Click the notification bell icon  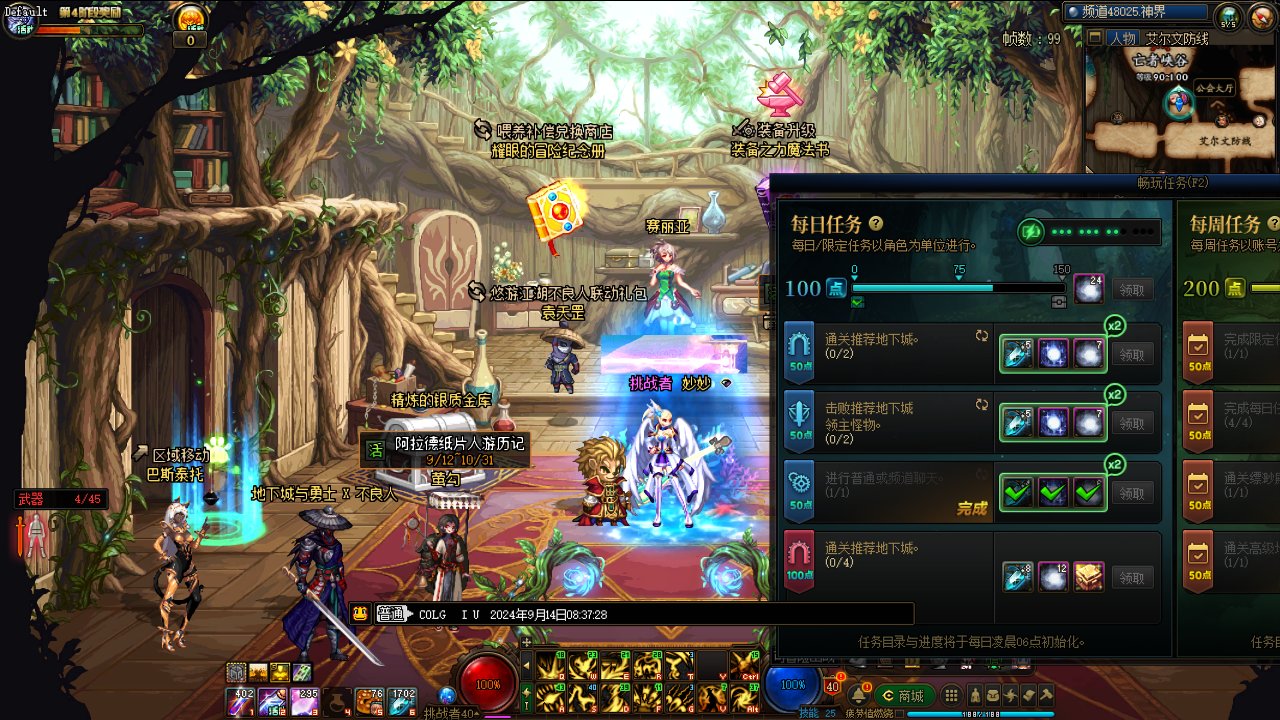click(857, 694)
